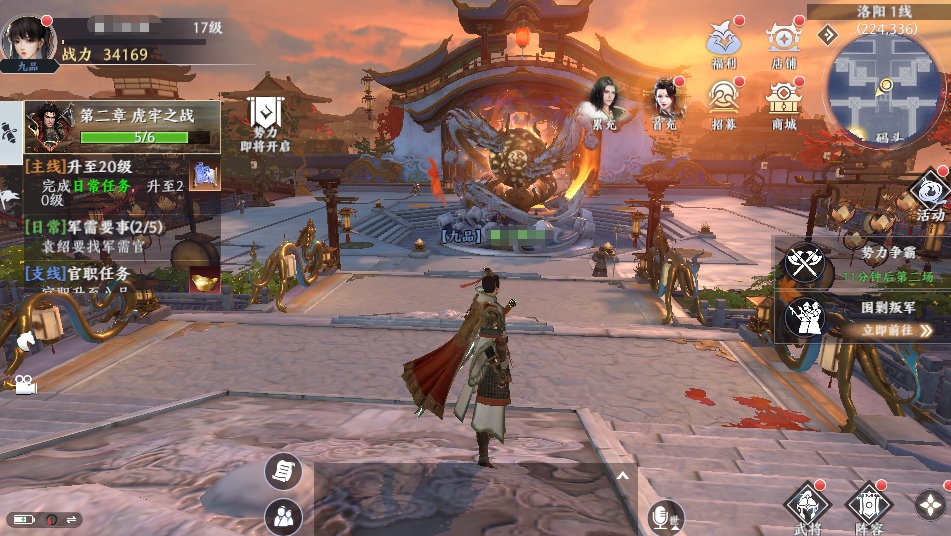Select the 首充 first-recharge portrait
Image resolution: width=951 pixels, height=536 pixels.
(665, 103)
